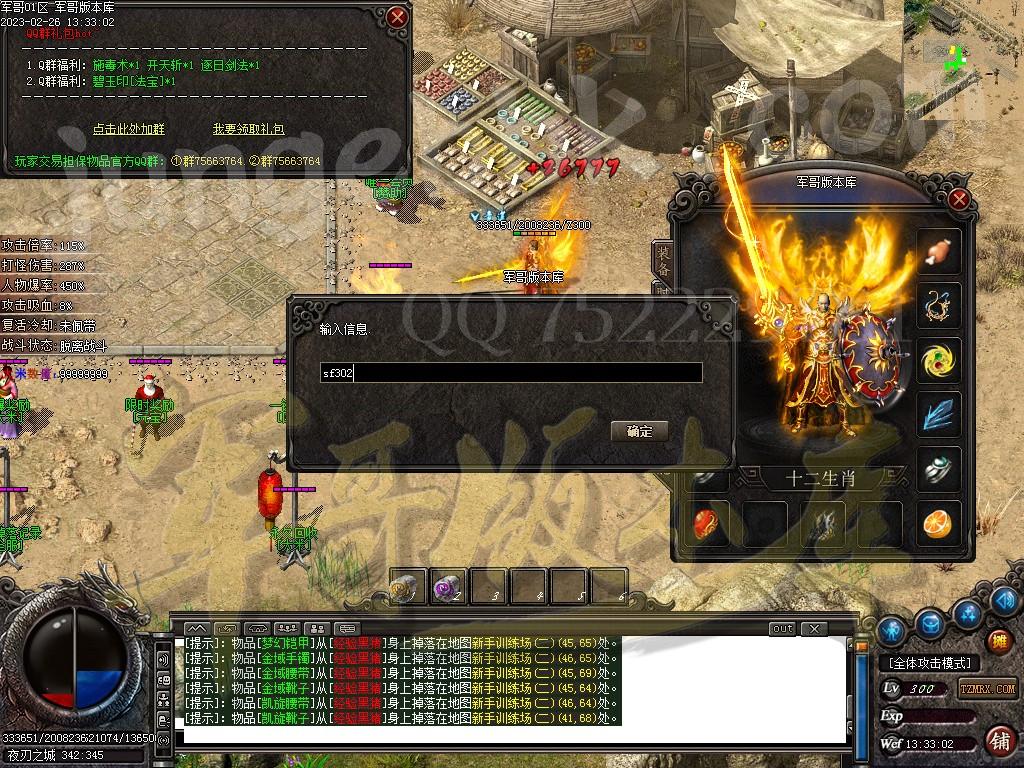
Task: Click the text field containing sf302
Action: pos(510,373)
